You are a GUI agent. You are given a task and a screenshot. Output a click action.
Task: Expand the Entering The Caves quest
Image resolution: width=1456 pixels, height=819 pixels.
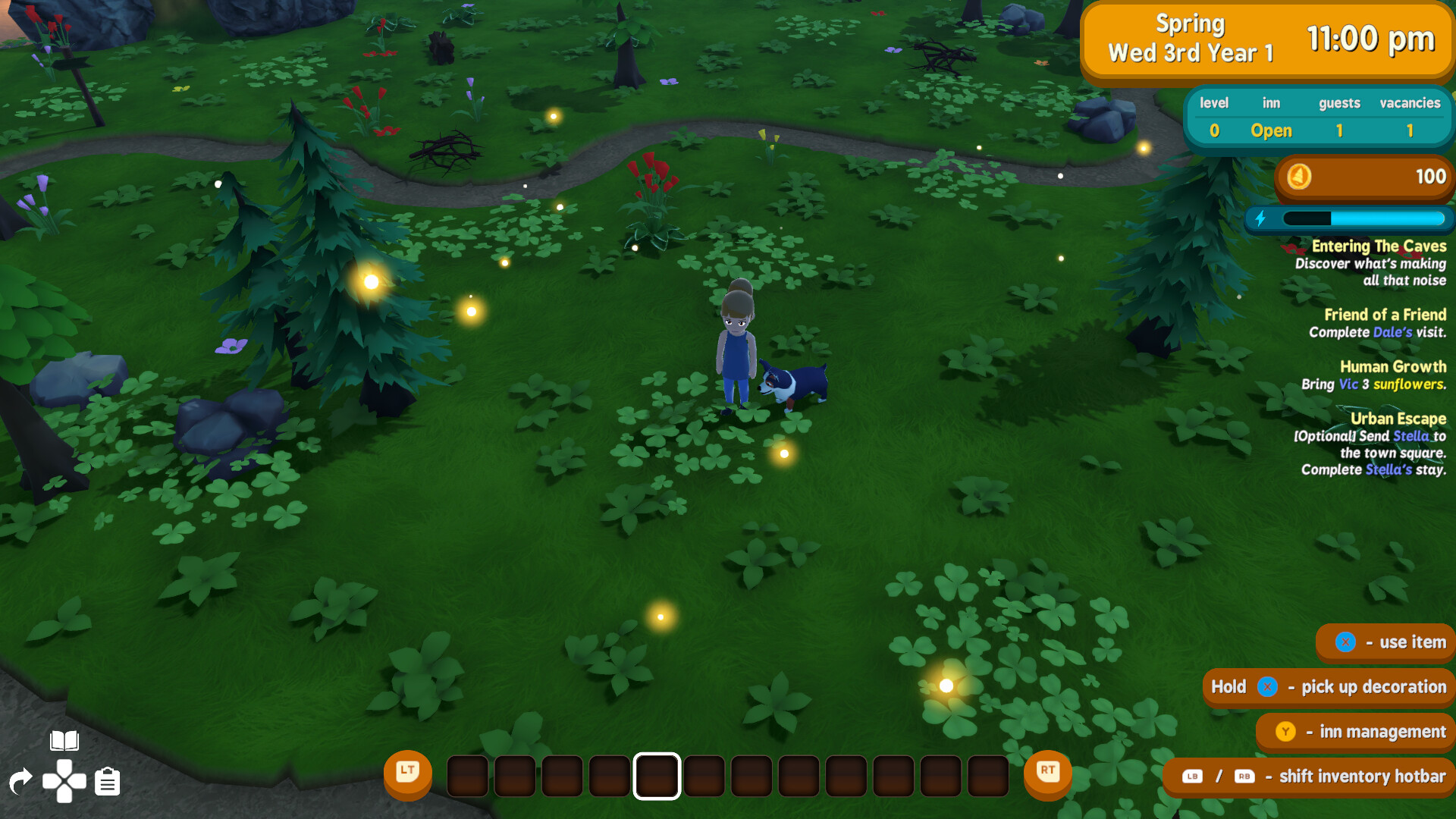1380,246
